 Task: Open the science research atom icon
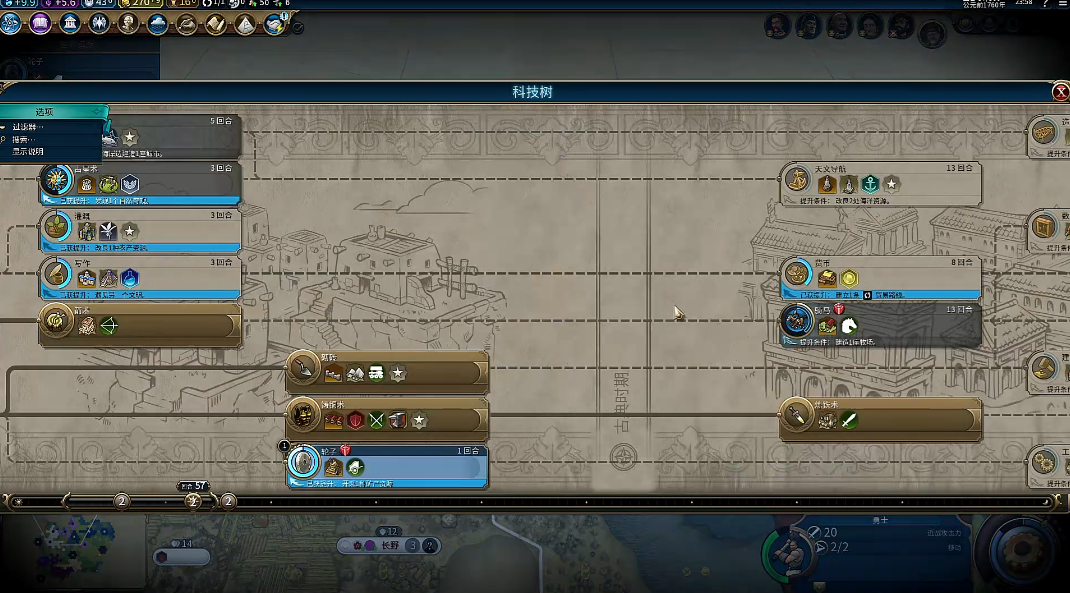click(11, 24)
